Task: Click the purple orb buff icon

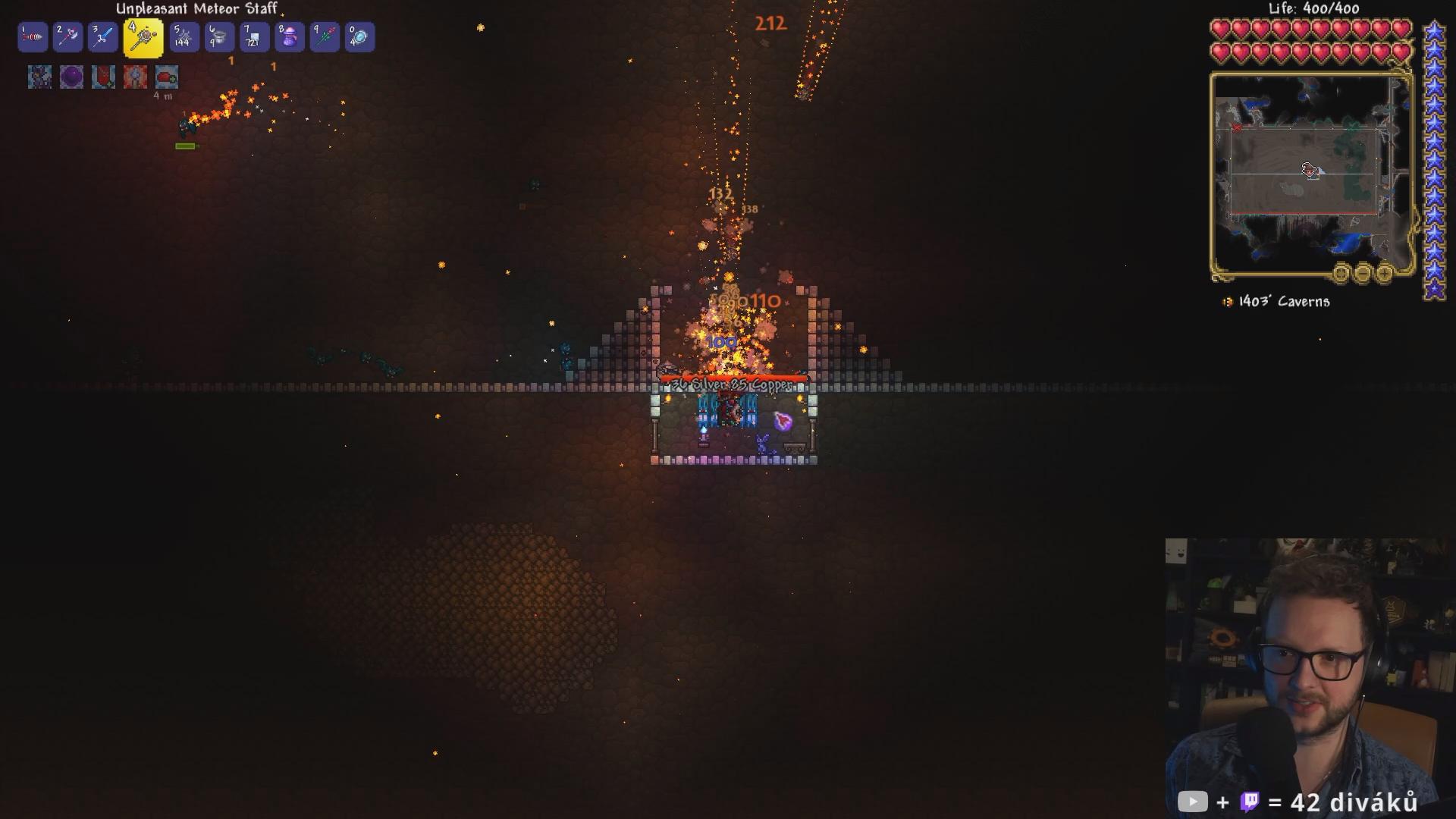Action: click(71, 77)
